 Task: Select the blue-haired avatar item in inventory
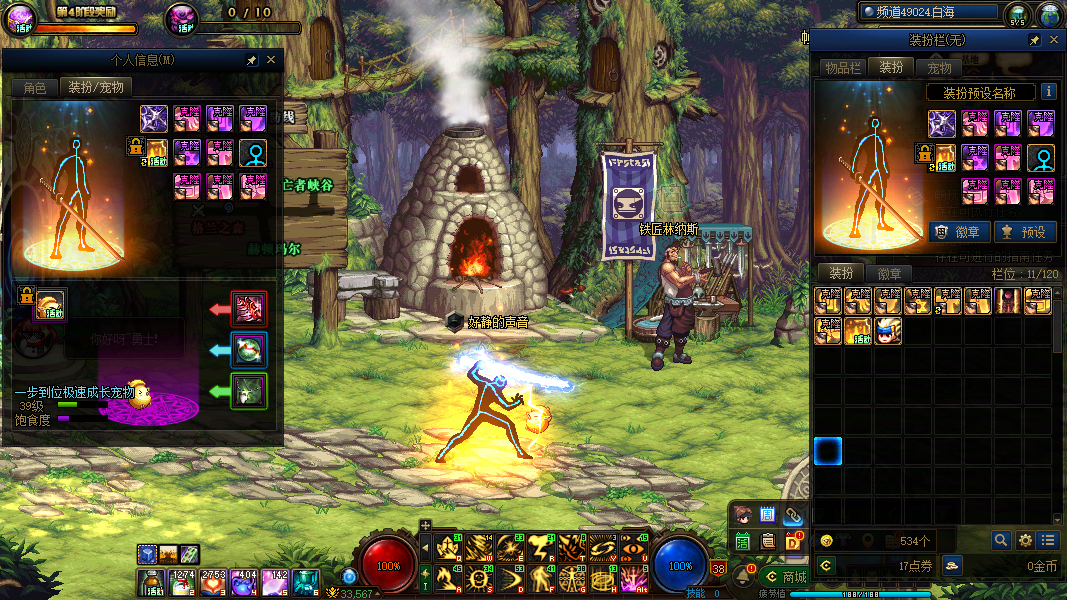point(888,331)
